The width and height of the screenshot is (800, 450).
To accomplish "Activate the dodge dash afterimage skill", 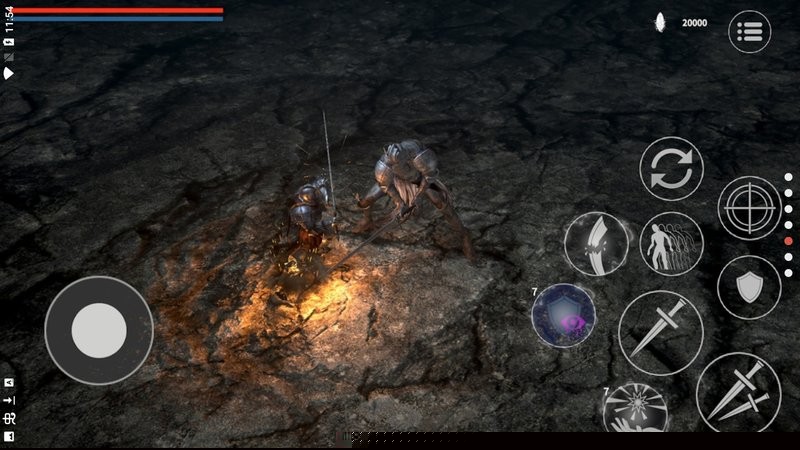I will (671, 244).
